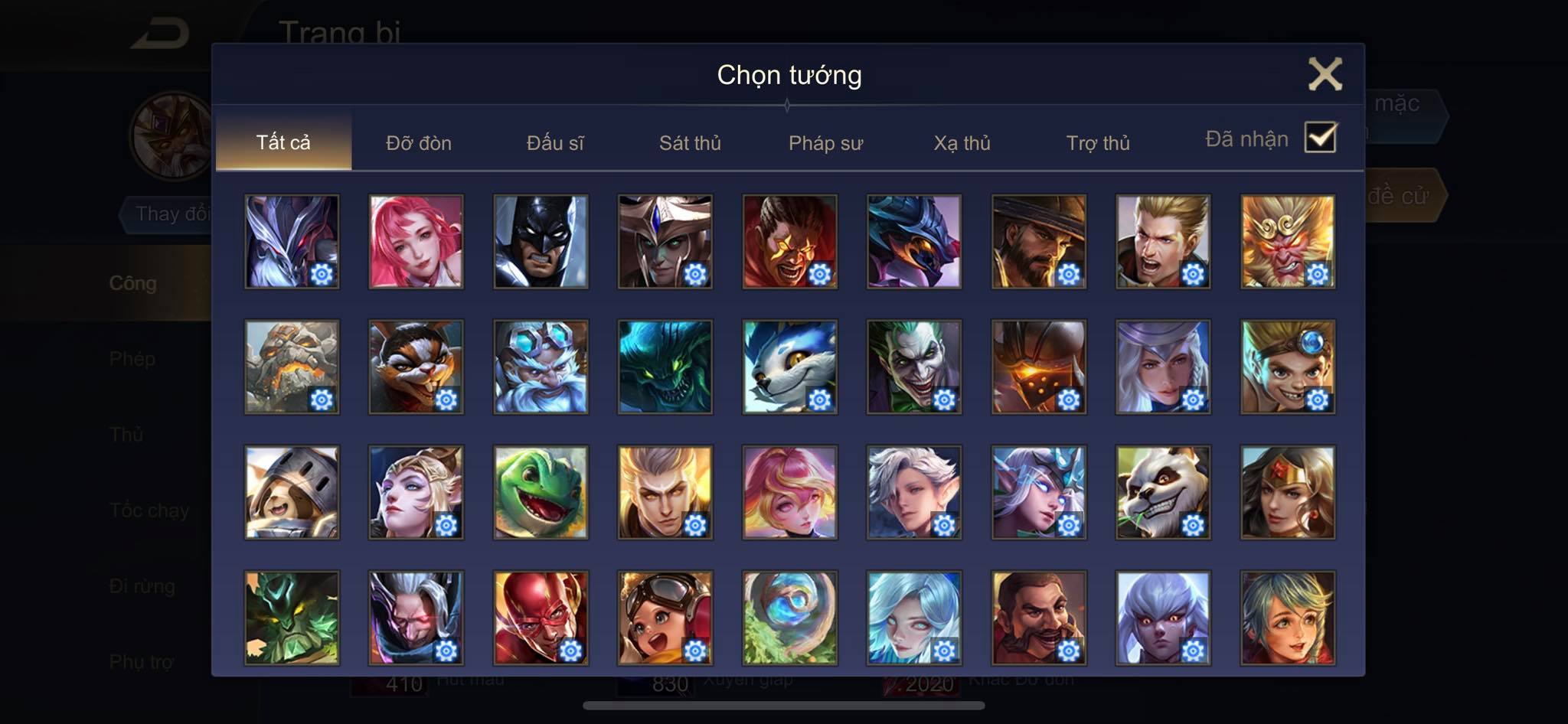
Task: Select the green chameleon hero portrait
Action: click(x=541, y=493)
